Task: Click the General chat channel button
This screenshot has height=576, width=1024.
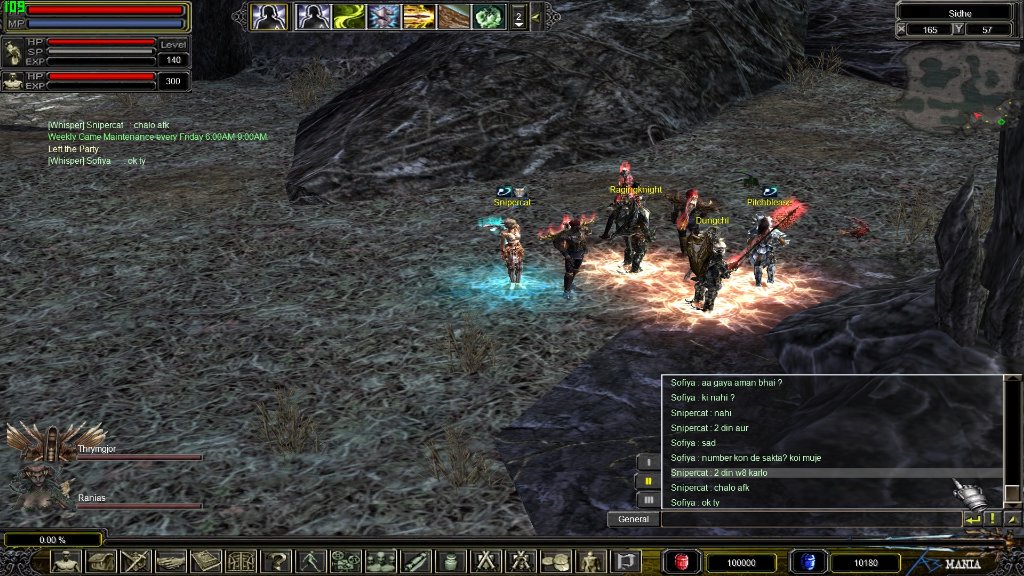Action: [633, 519]
